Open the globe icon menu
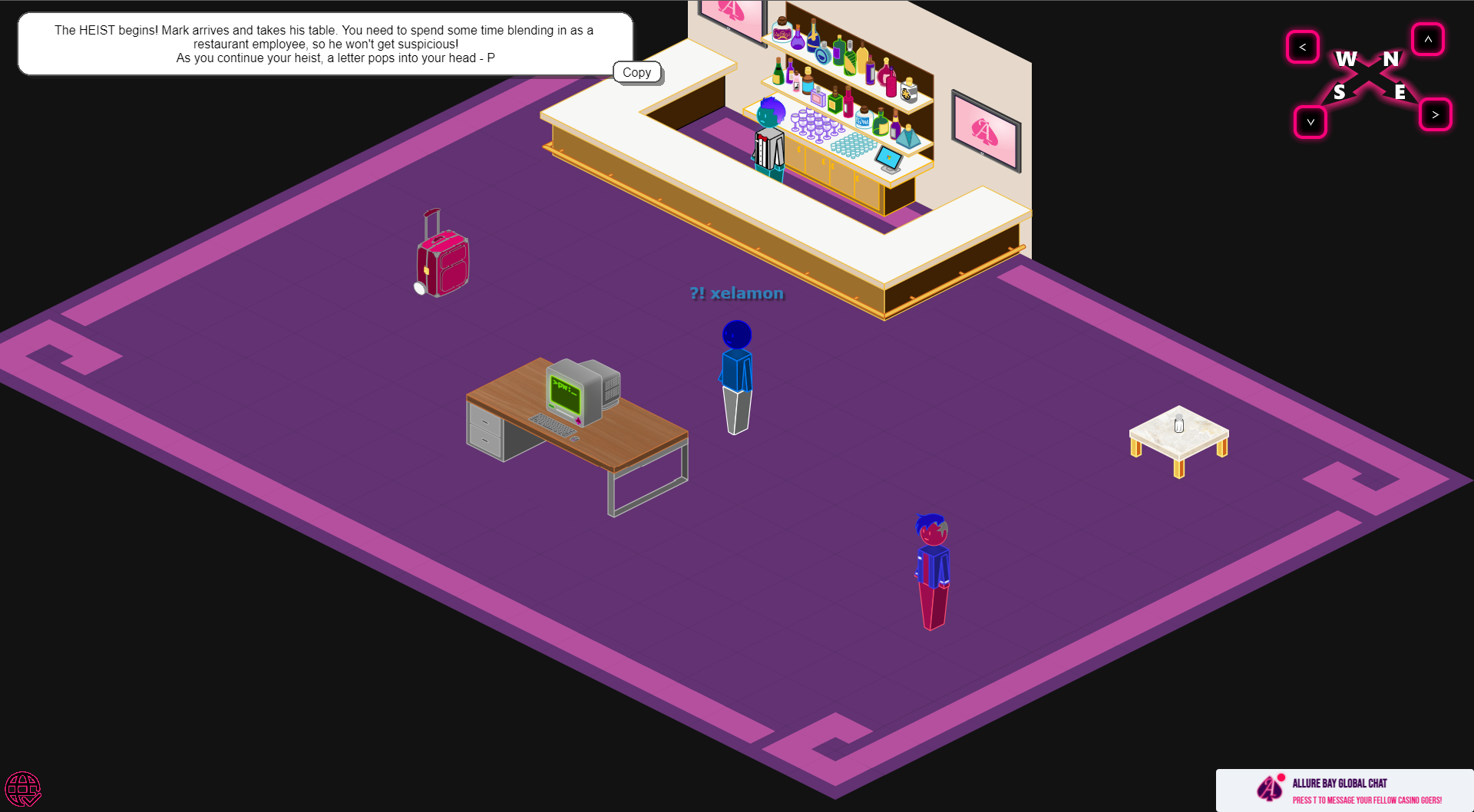 (x=23, y=789)
